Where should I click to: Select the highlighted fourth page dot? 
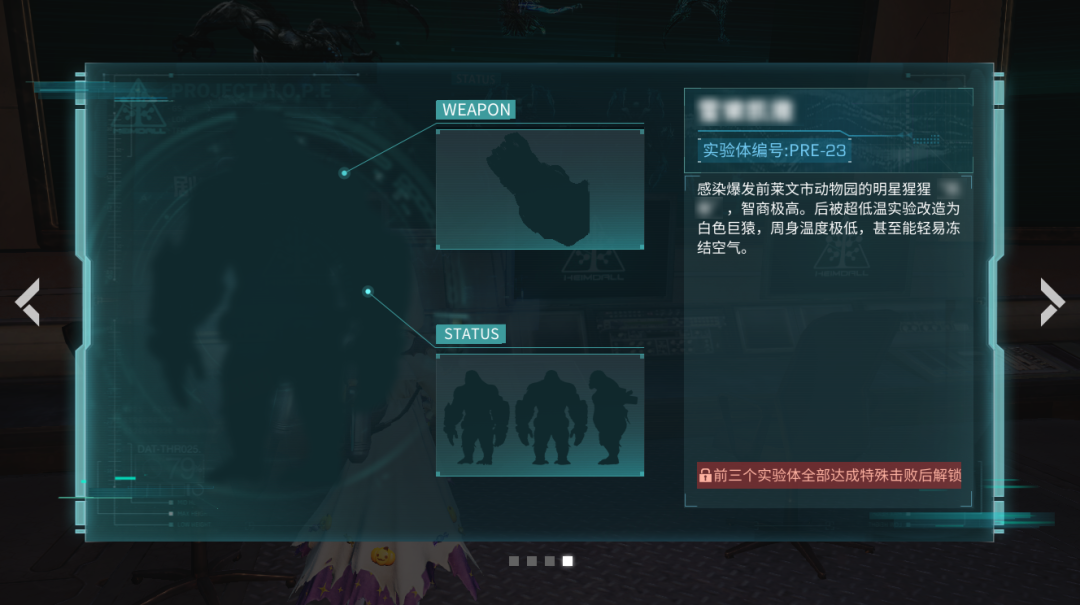point(568,561)
